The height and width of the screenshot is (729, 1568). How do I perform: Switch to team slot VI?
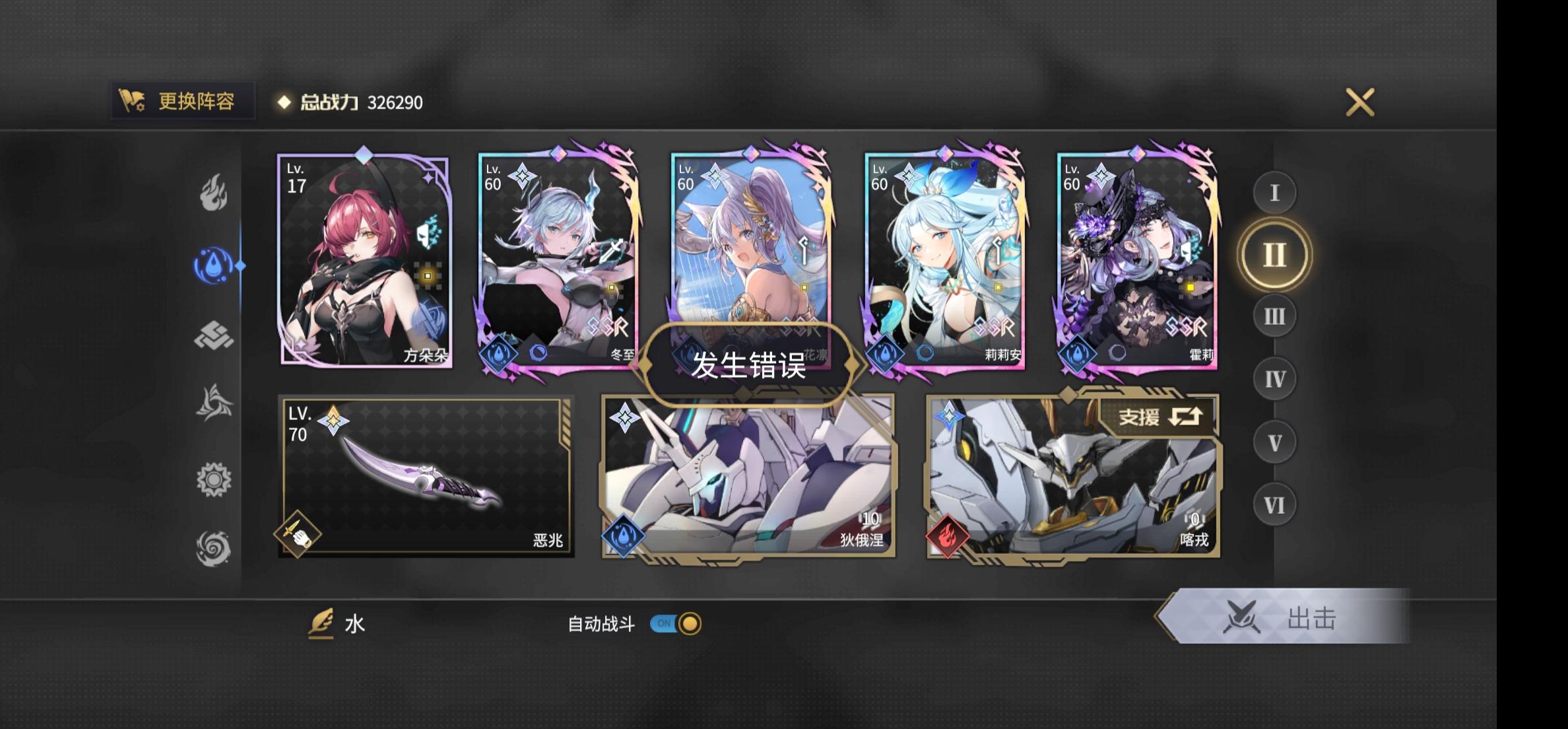pos(1274,504)
